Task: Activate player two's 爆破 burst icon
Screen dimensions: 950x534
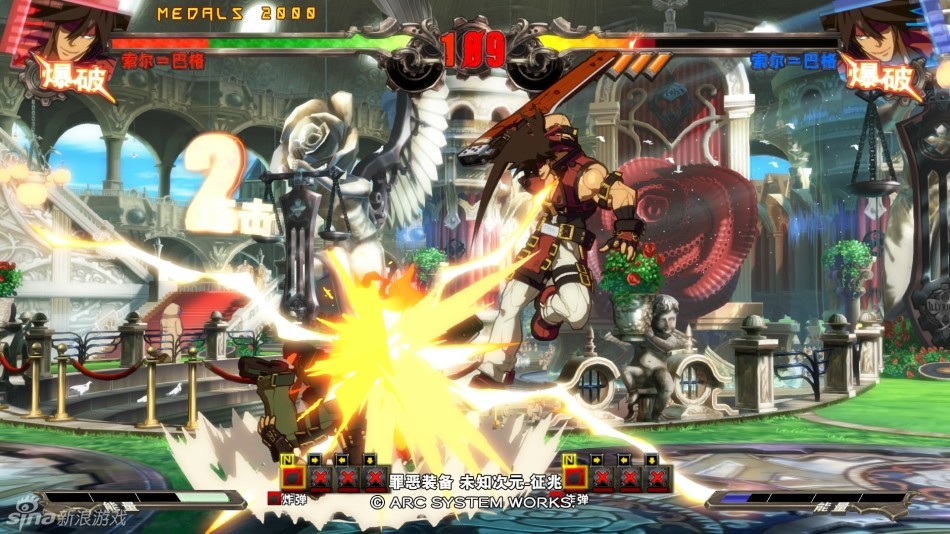Action: click(x=878, y=79)
